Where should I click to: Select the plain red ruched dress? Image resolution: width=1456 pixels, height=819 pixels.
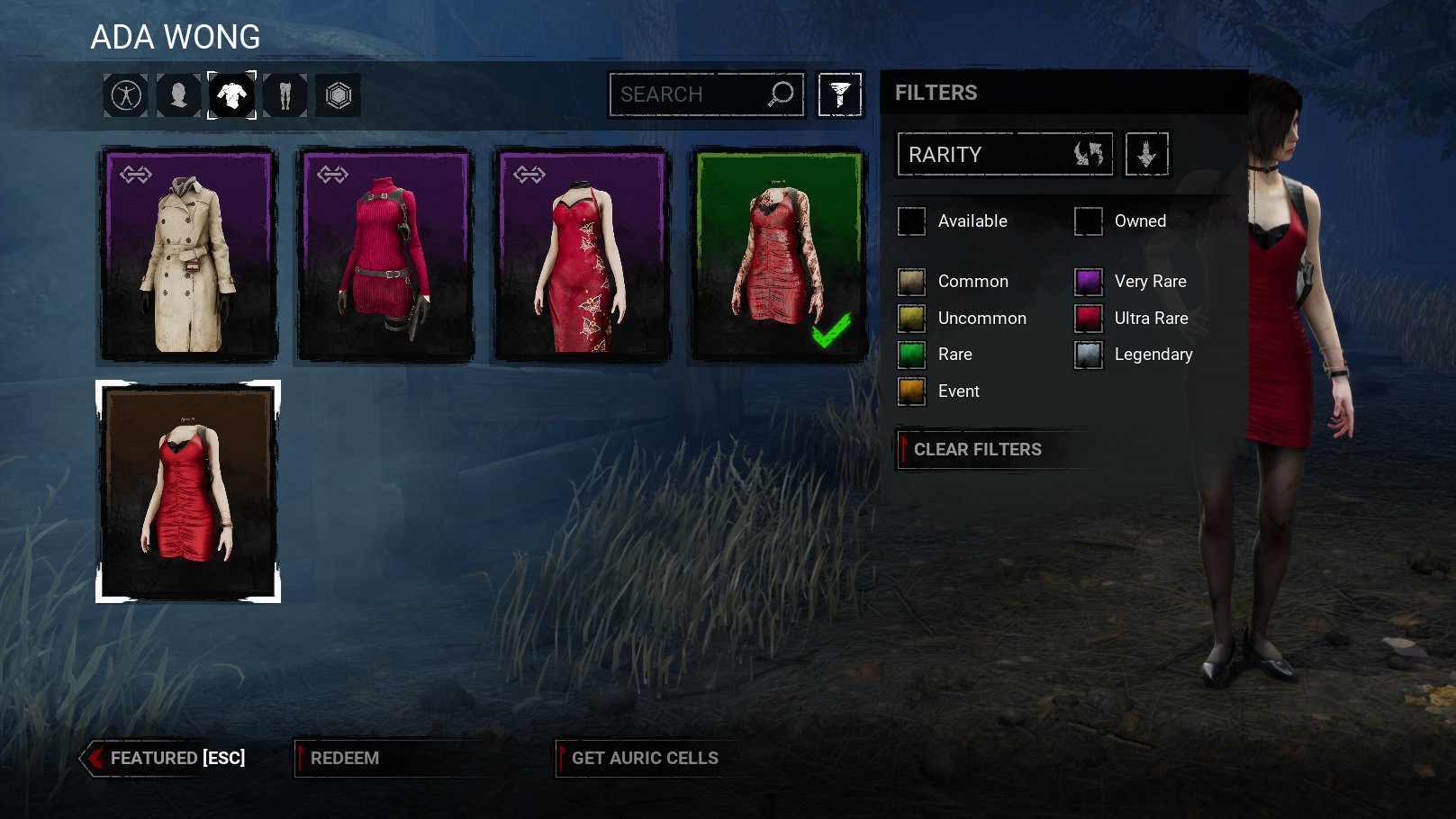pos(188,491)
